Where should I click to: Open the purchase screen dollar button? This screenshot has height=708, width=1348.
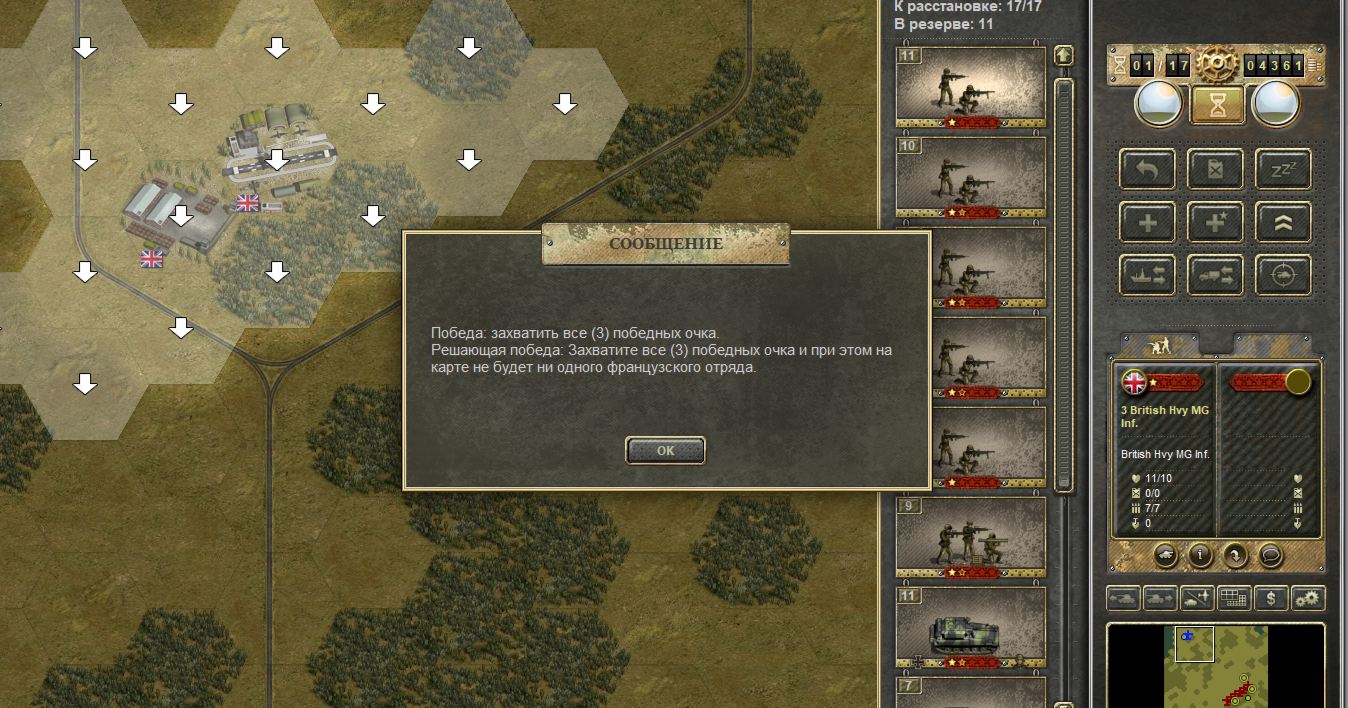[x=1270, y=598]
